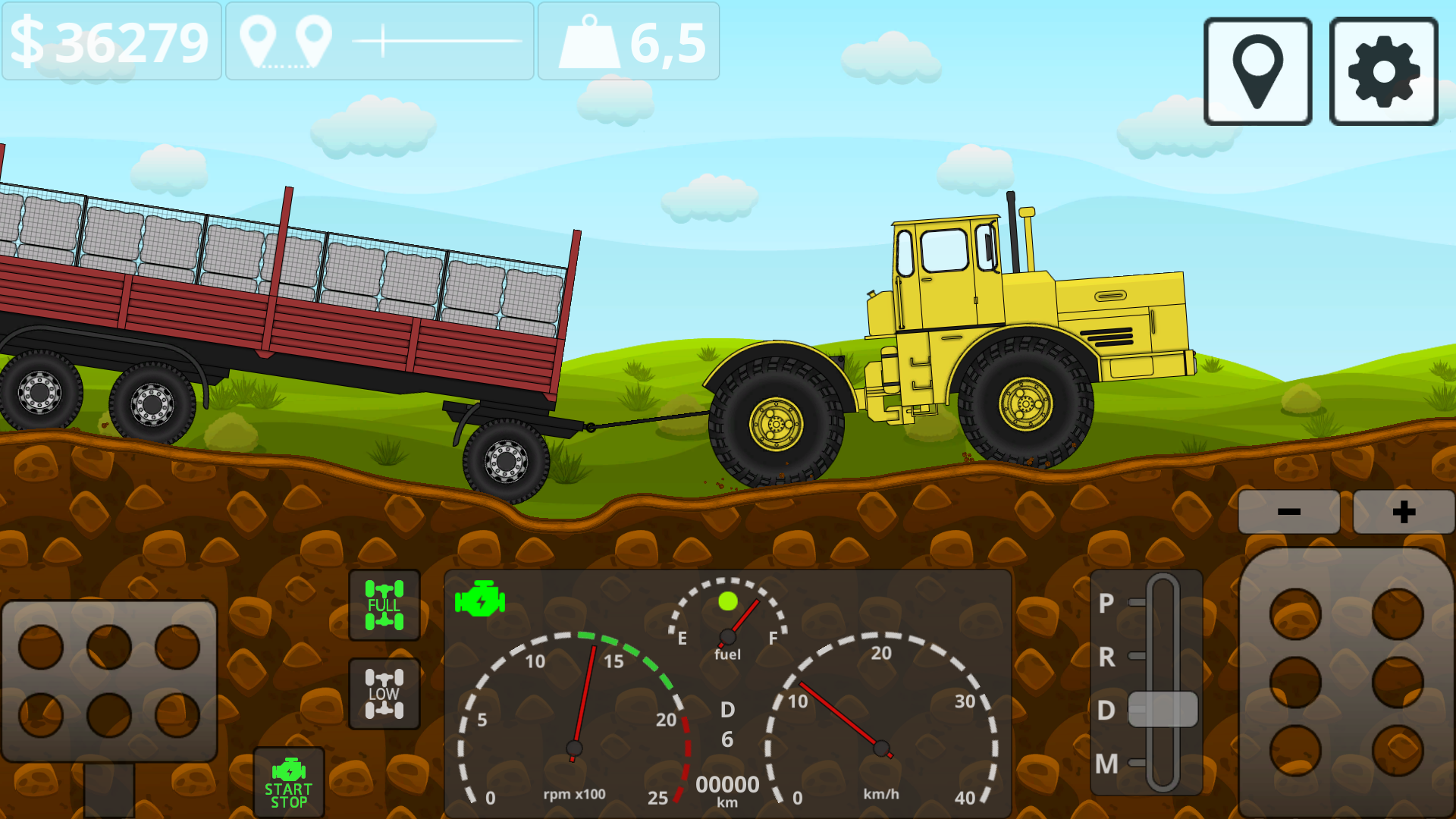Open the map screen
1456x819 pixels.
pos(1257,71)
